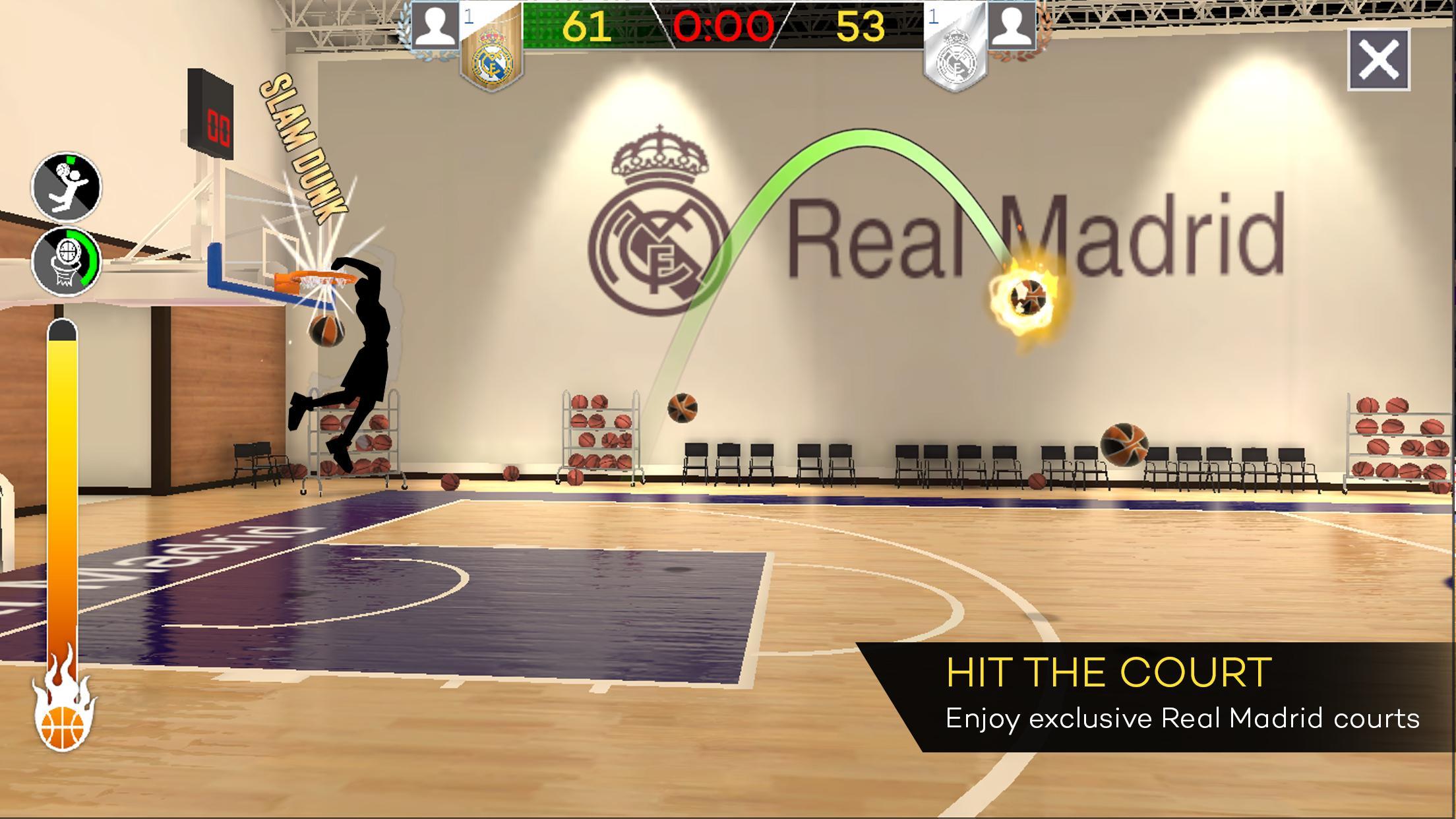Open the left player avatar profile
The width and height of the screenshot is (1456, 819).
coord(437,26)
